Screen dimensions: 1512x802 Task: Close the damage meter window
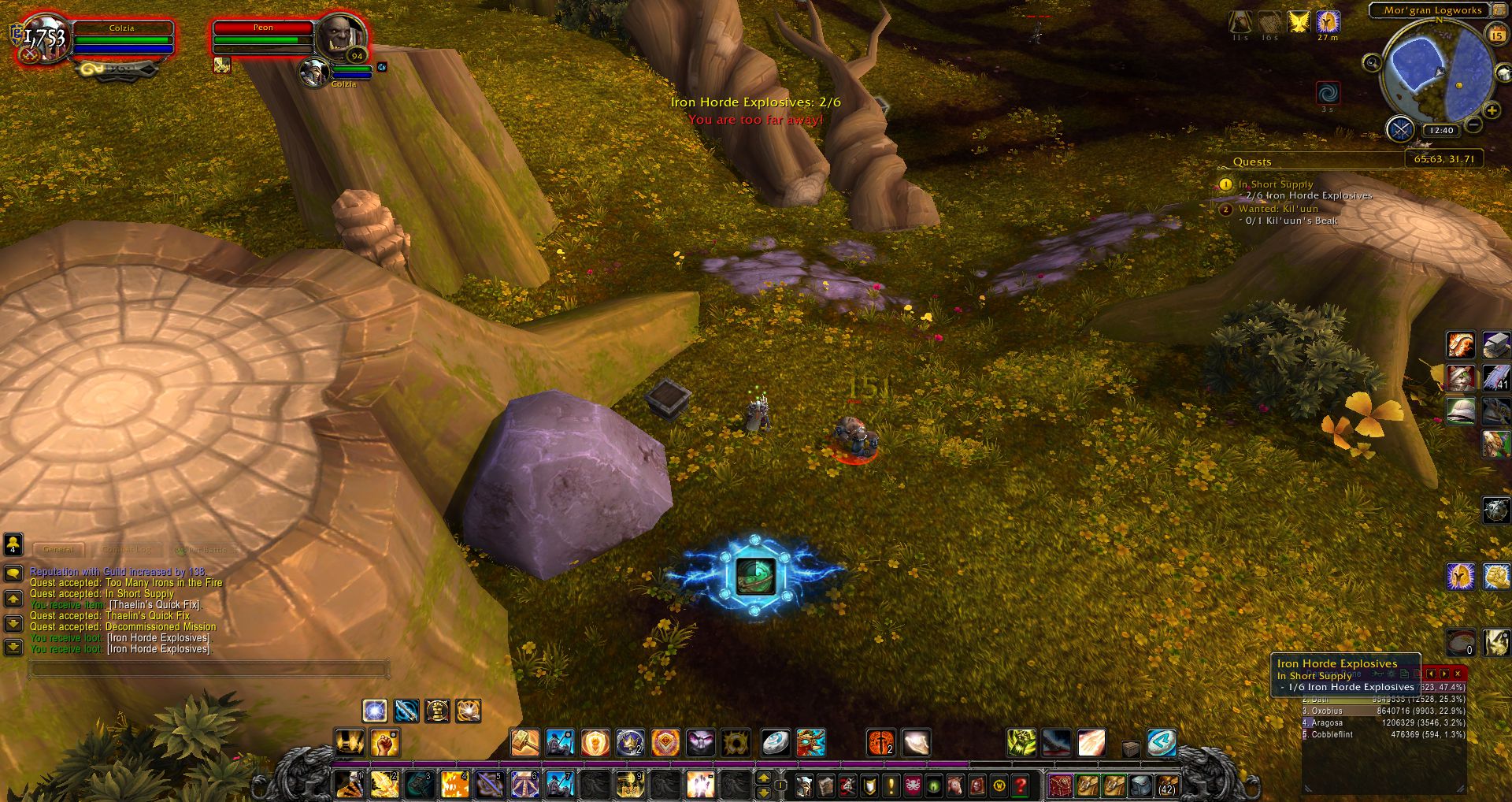1458,674
